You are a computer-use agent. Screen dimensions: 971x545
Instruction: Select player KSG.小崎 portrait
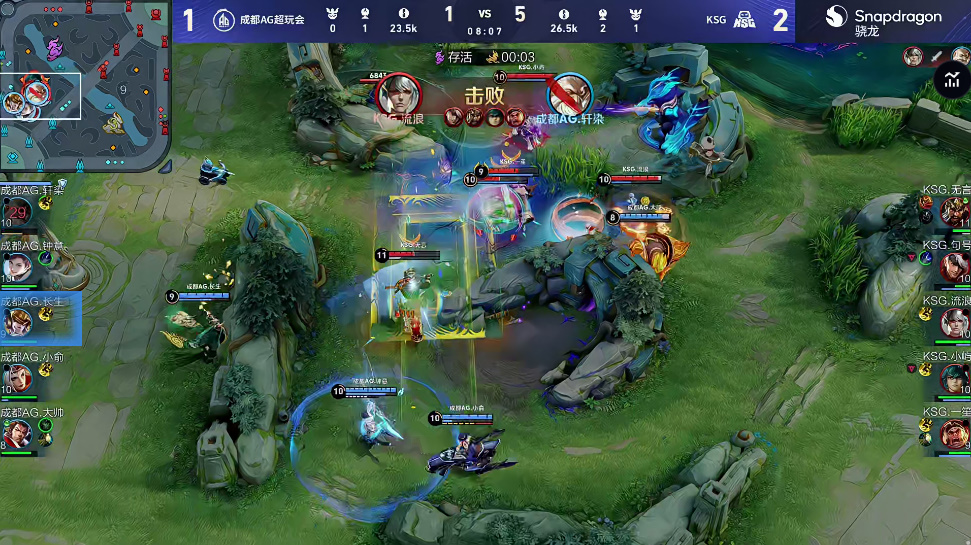coord(954,378)
